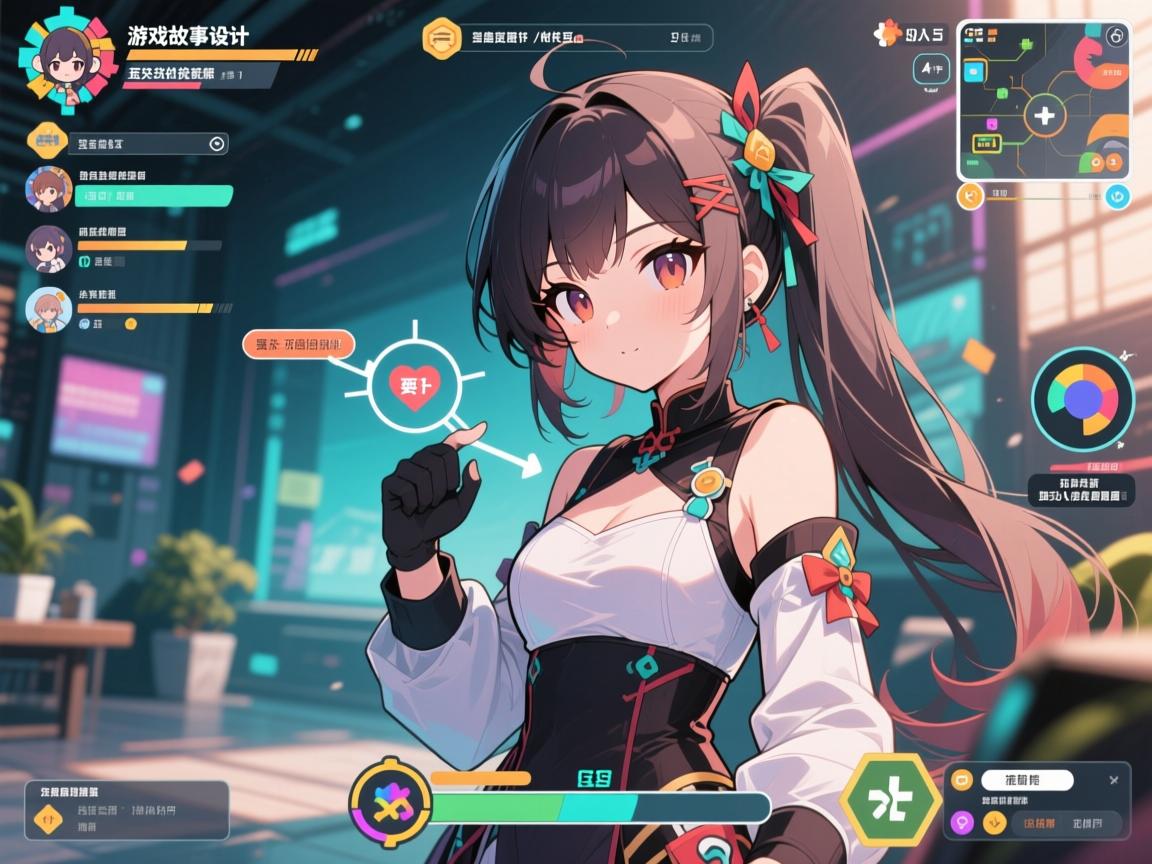The width and height of the screenshot is (1152, 864).
Task: Click the white pill button in the bottom-right panel
Action: [1027, 780]
